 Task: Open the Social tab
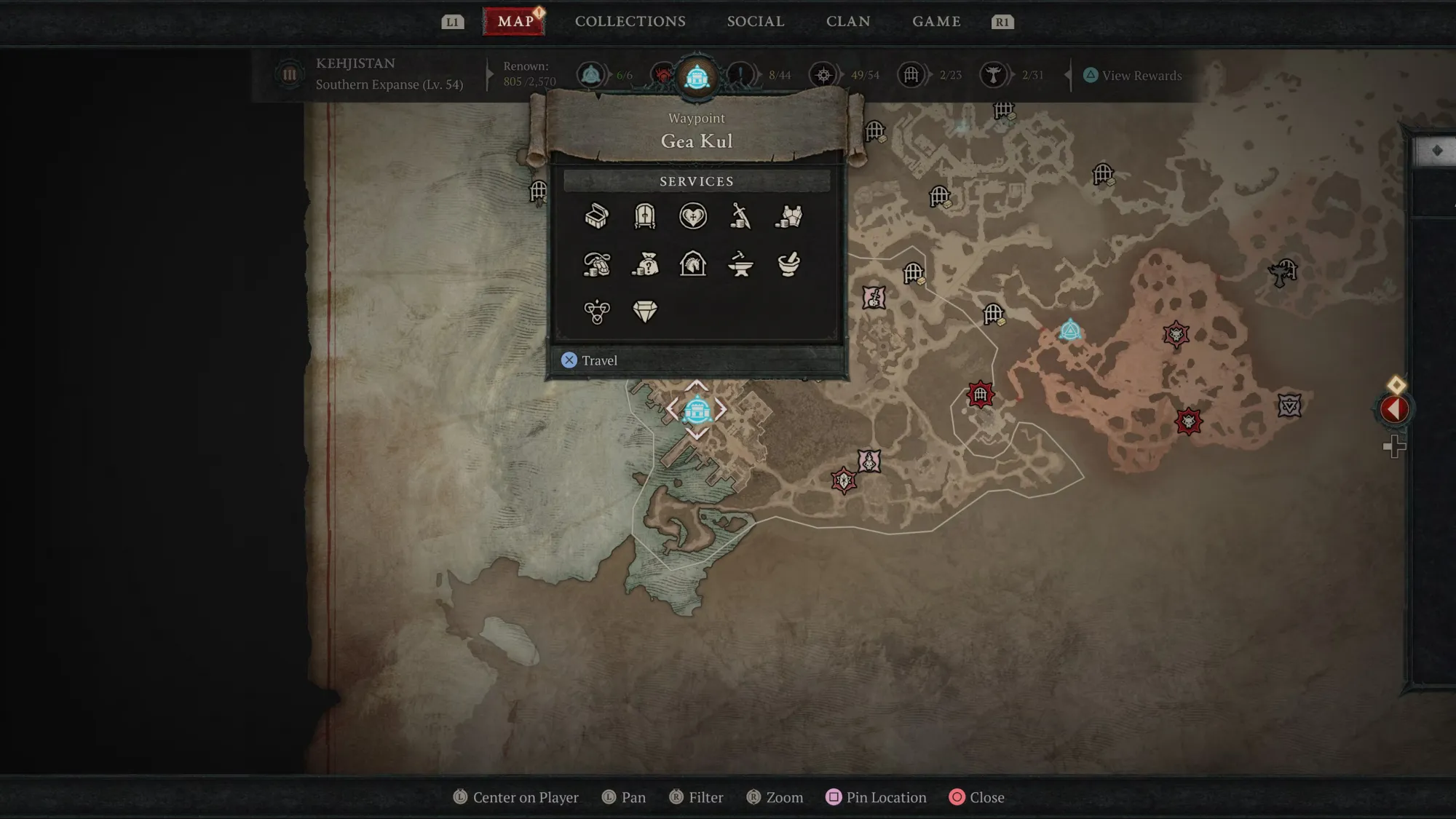pyautogui.click(x=755, y=22)
